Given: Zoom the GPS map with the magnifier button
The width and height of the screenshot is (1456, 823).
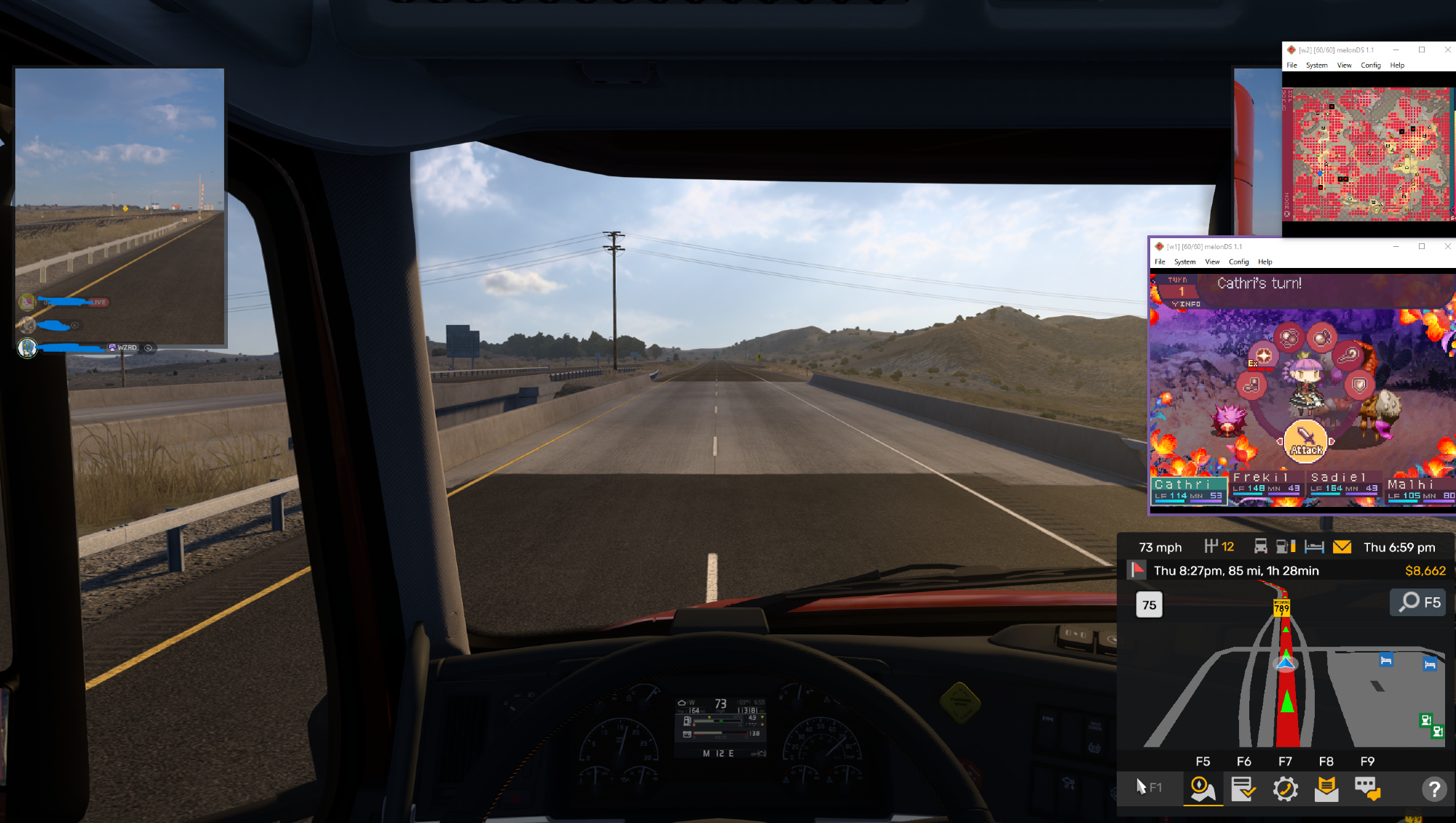Looking at the screenshot, I should point(1417,602).
